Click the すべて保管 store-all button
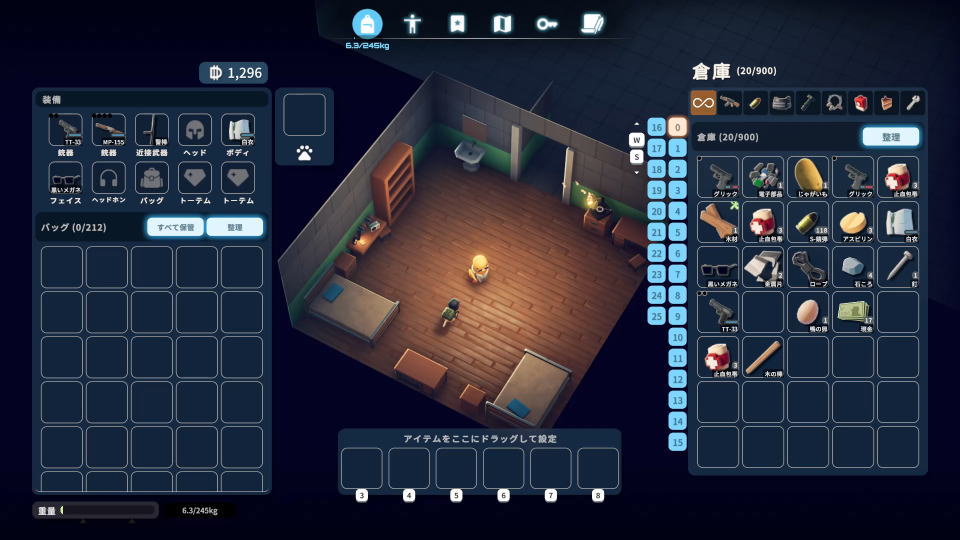The image size is (960, 540). [175, 227]
